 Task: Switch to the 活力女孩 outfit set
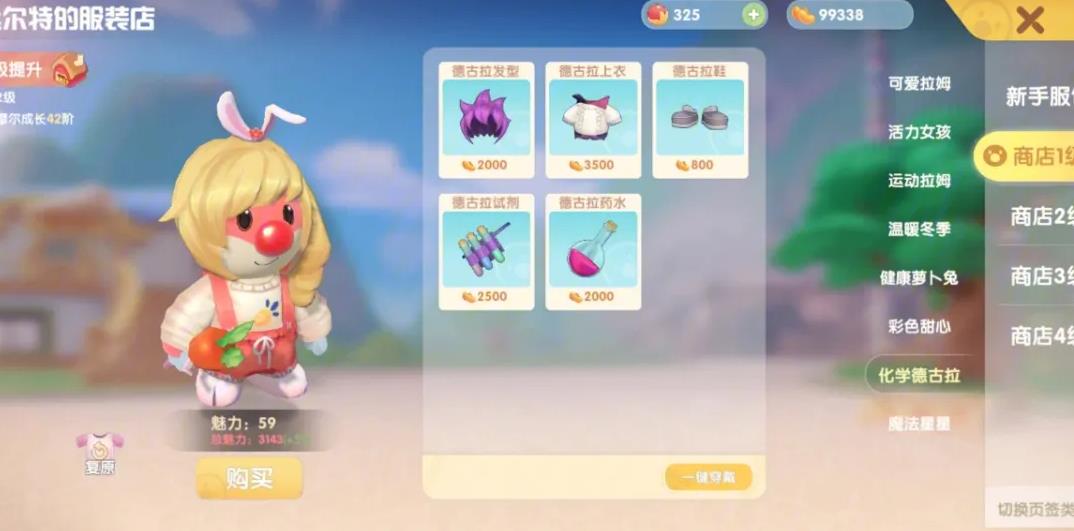[x=919, y=132]
